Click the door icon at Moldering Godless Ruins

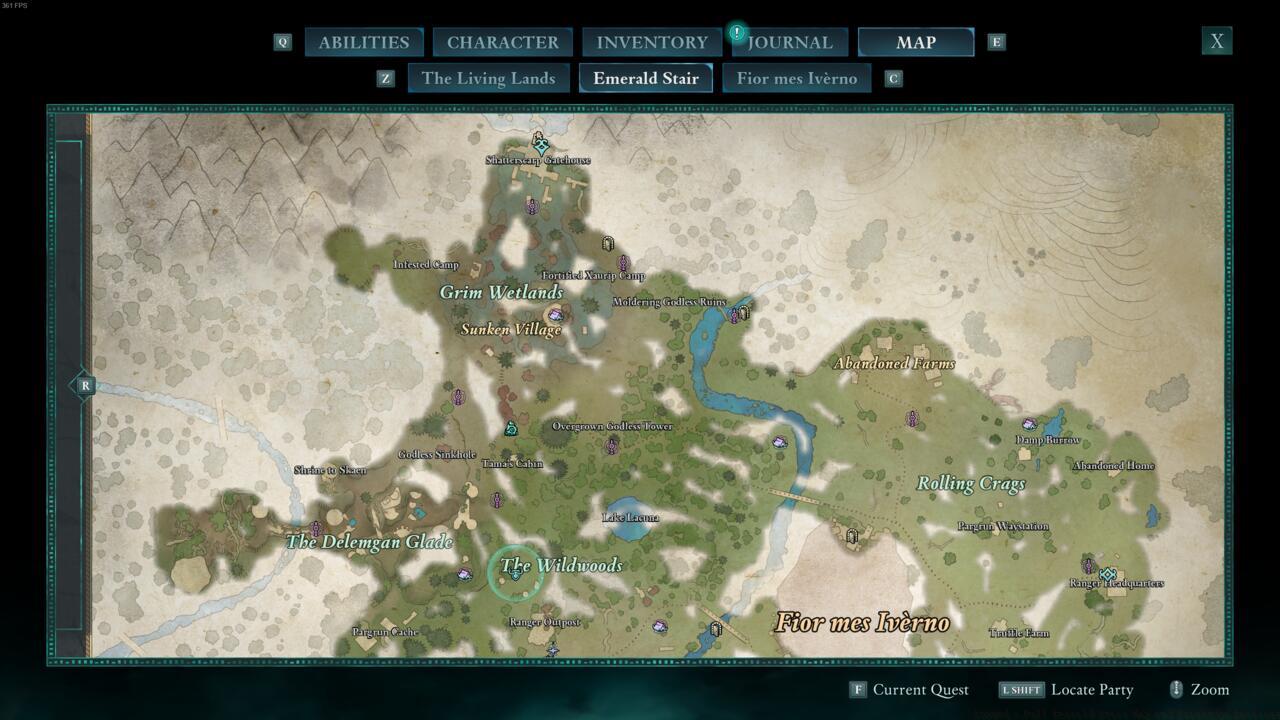[x=744, y=314]
